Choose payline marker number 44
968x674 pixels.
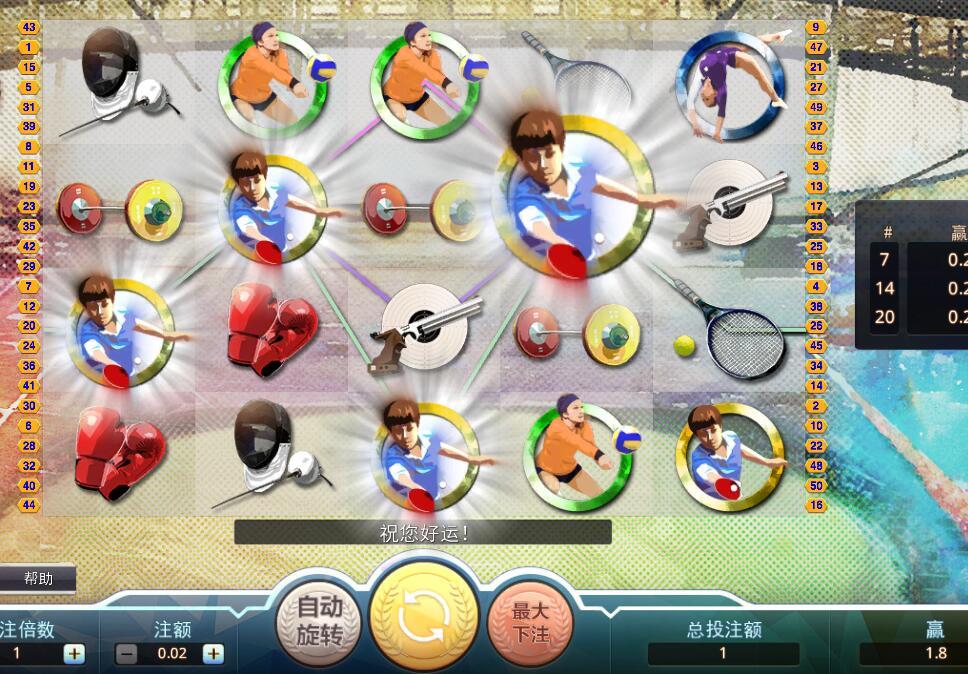(x=28, y=505)
